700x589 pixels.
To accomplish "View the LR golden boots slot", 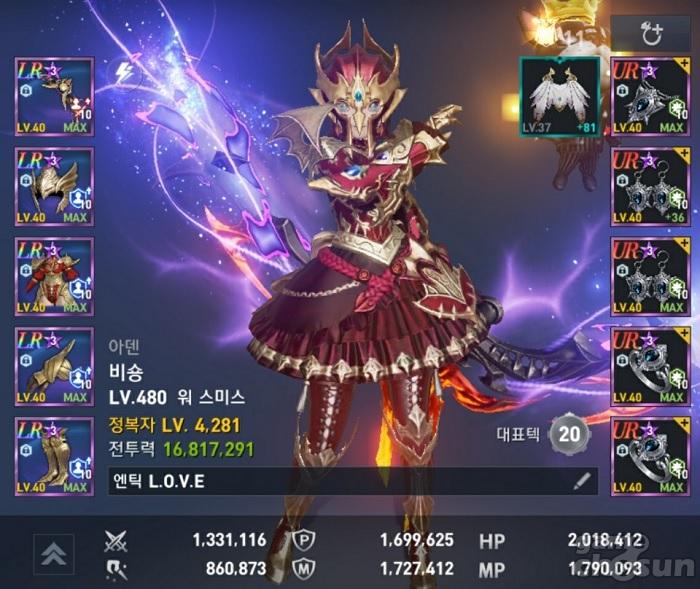I will click(54, 456).
